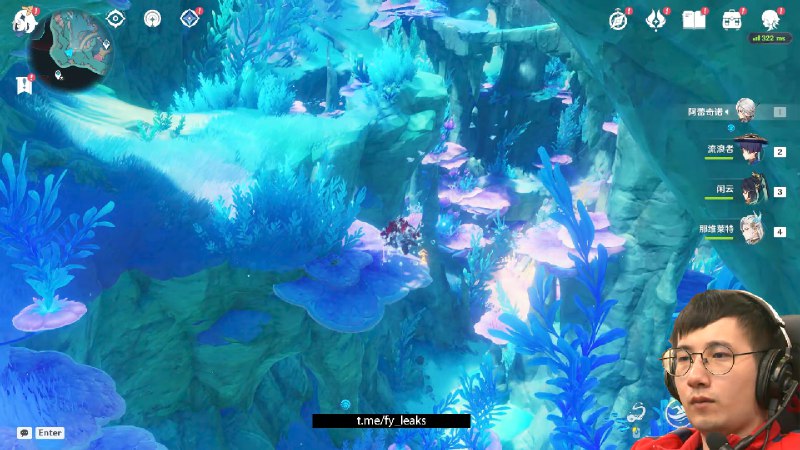Open the character head icon in top-right
Viewport: 800px width, 450px height.
click(x=769, y=19)
